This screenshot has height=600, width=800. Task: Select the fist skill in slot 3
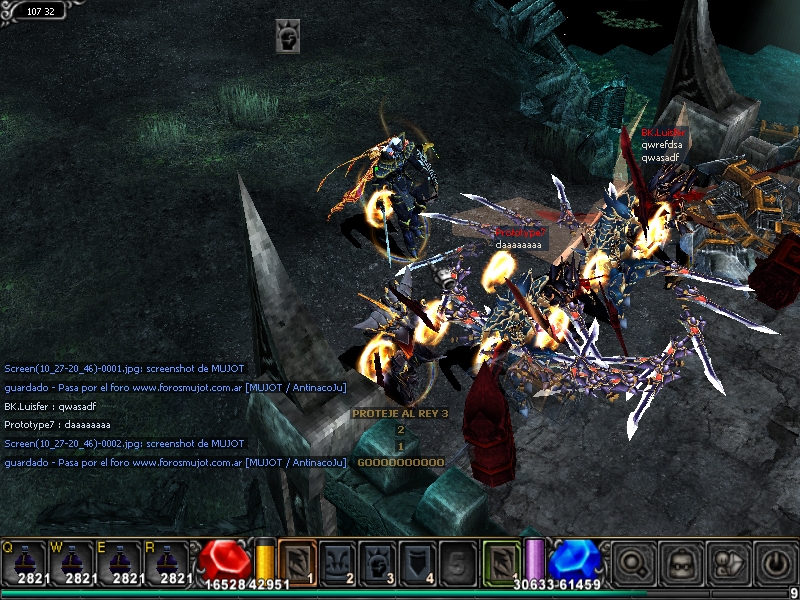pos(377,561)
